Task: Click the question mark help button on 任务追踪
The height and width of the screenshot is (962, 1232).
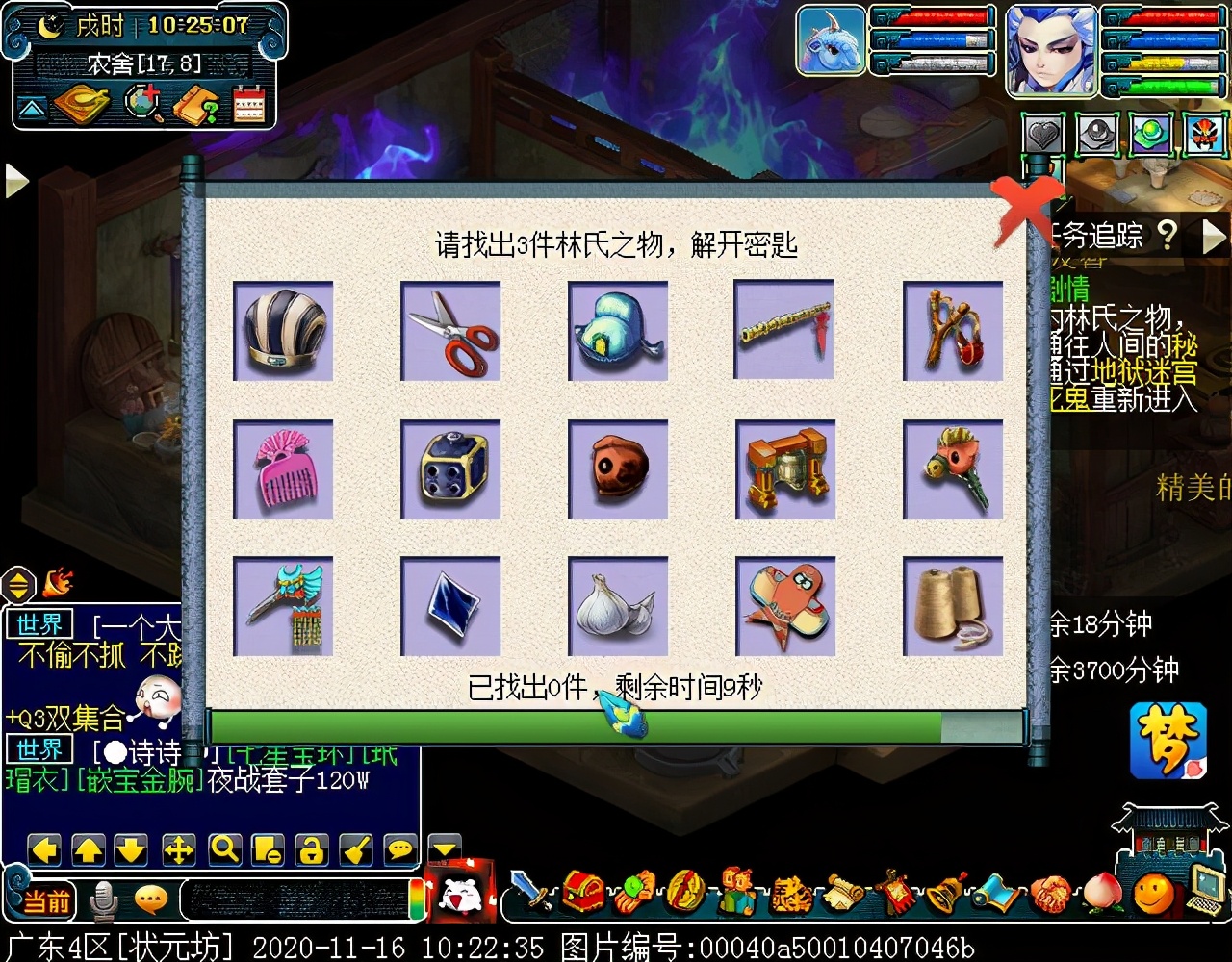Action: pyautogui.click(x=1169, y=234)
